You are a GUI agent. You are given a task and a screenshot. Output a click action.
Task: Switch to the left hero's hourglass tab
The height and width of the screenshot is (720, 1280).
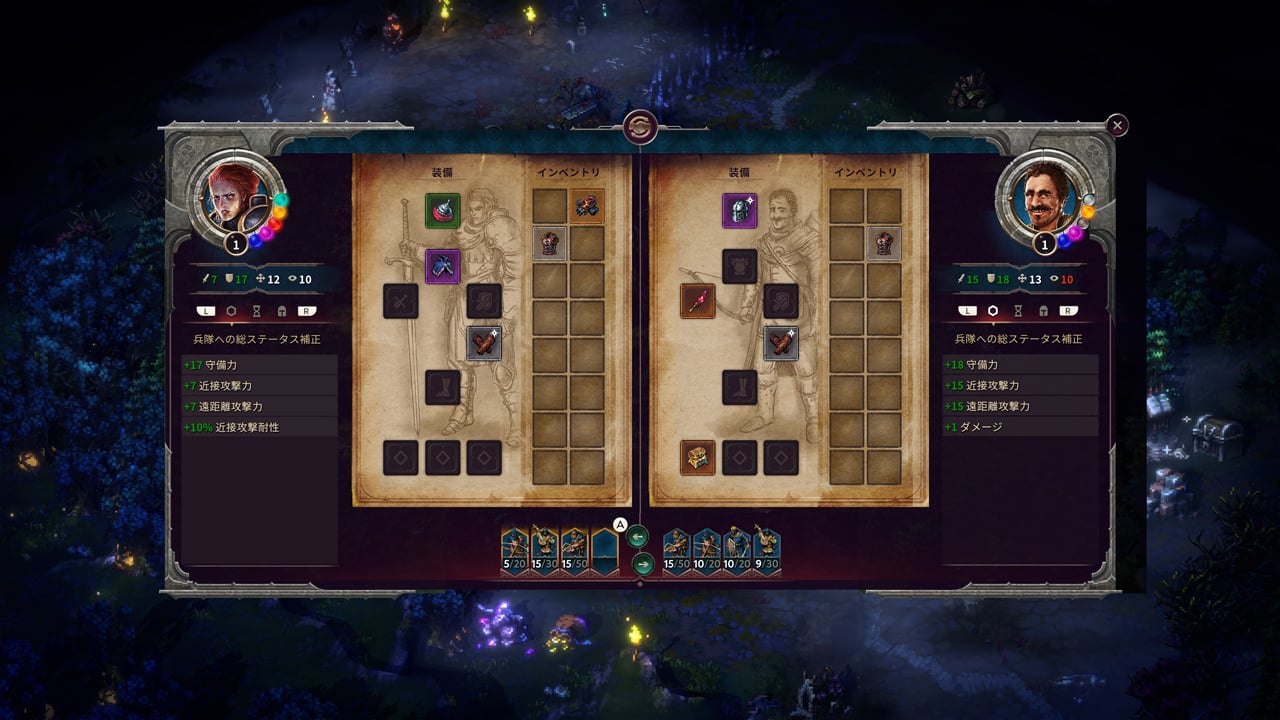coord(258,311)
